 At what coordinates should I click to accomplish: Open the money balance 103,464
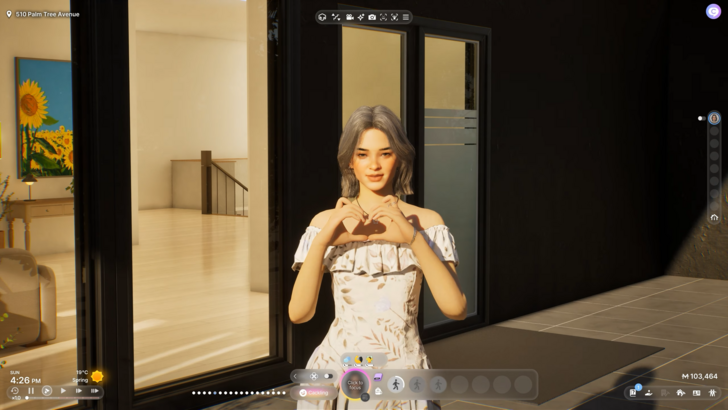tap(699, 376)
